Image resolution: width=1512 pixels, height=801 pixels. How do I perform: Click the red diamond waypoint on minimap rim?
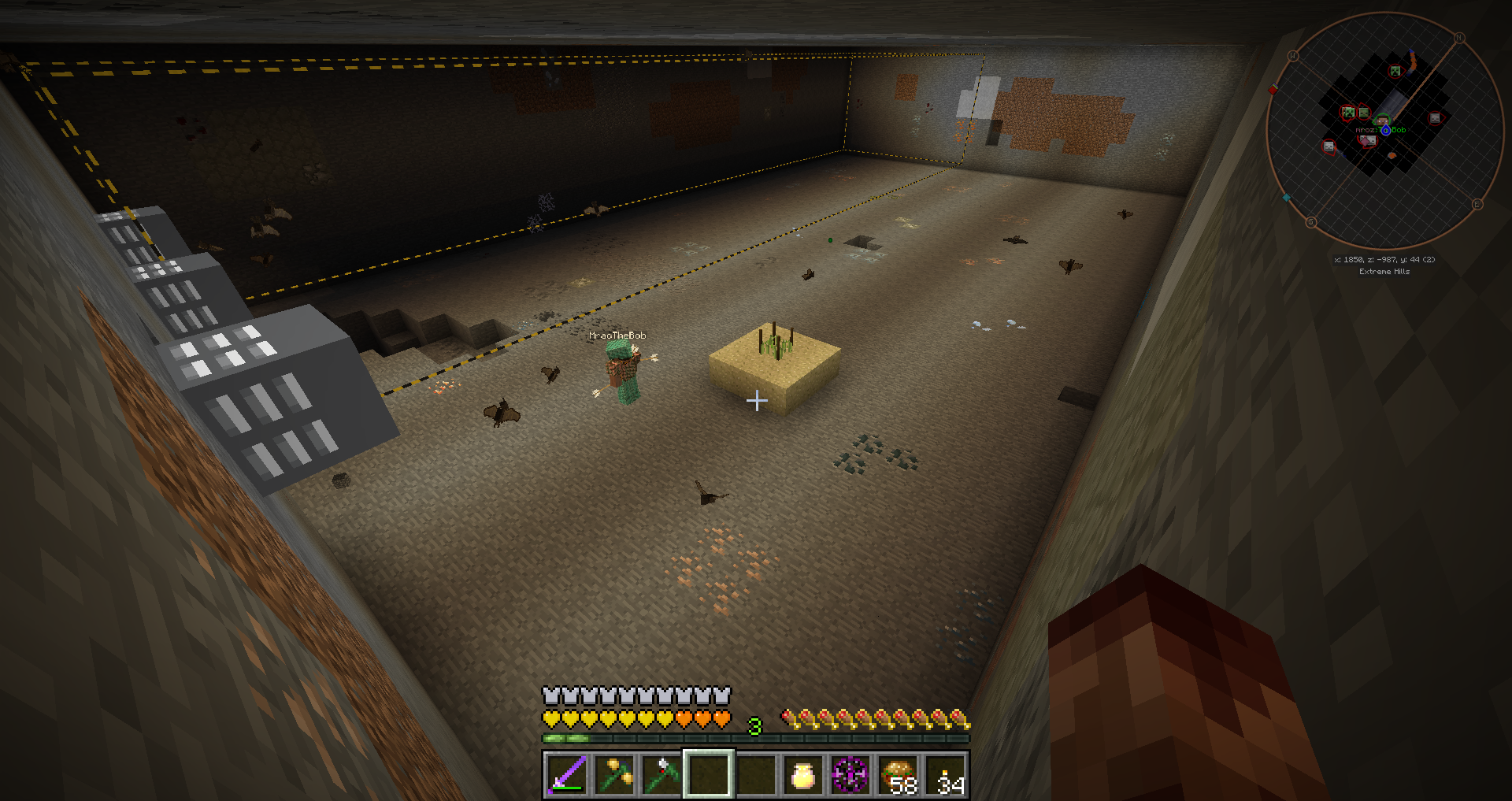coord(1273,90)
